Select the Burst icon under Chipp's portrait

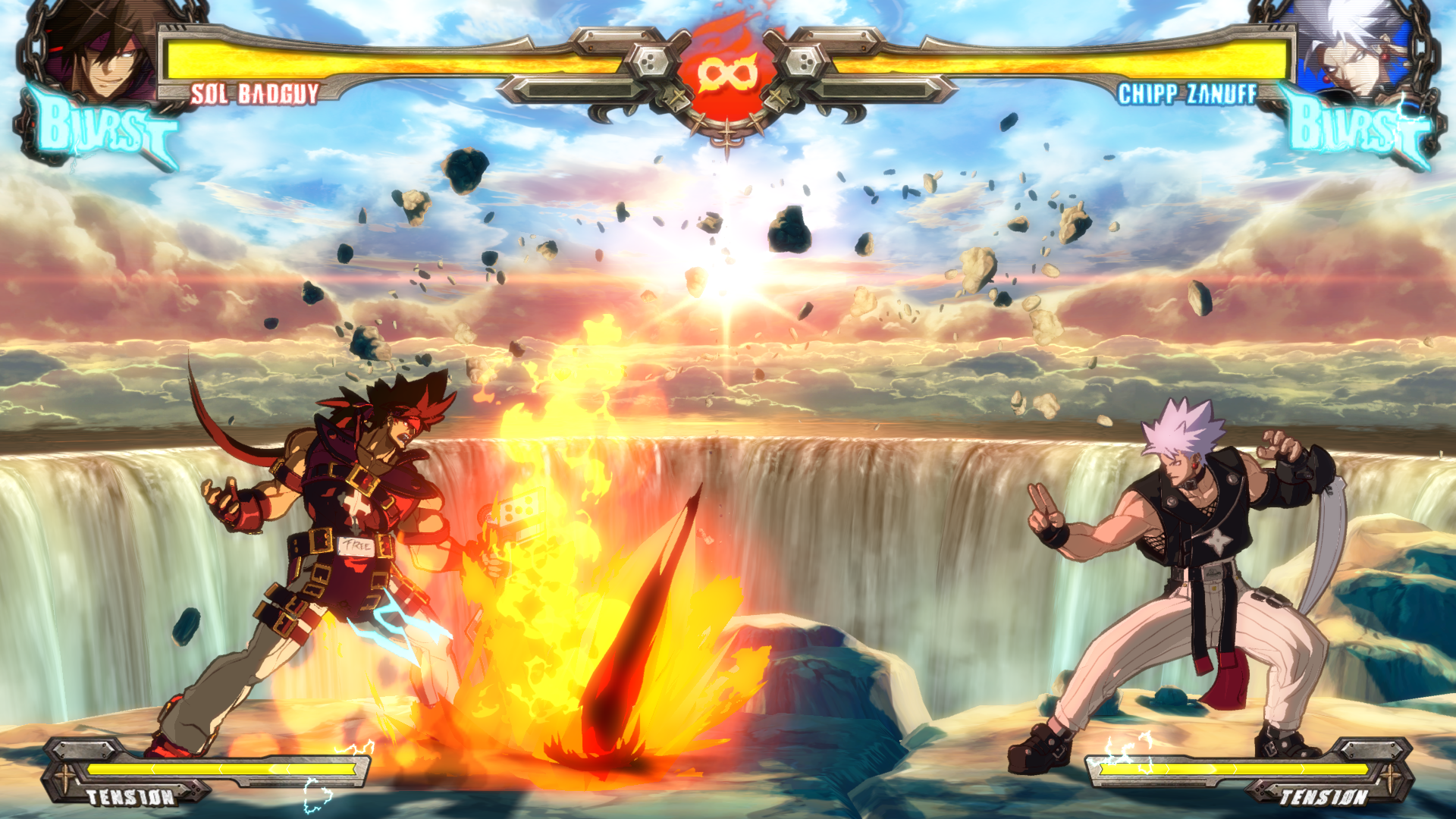tap(1357, 127)
